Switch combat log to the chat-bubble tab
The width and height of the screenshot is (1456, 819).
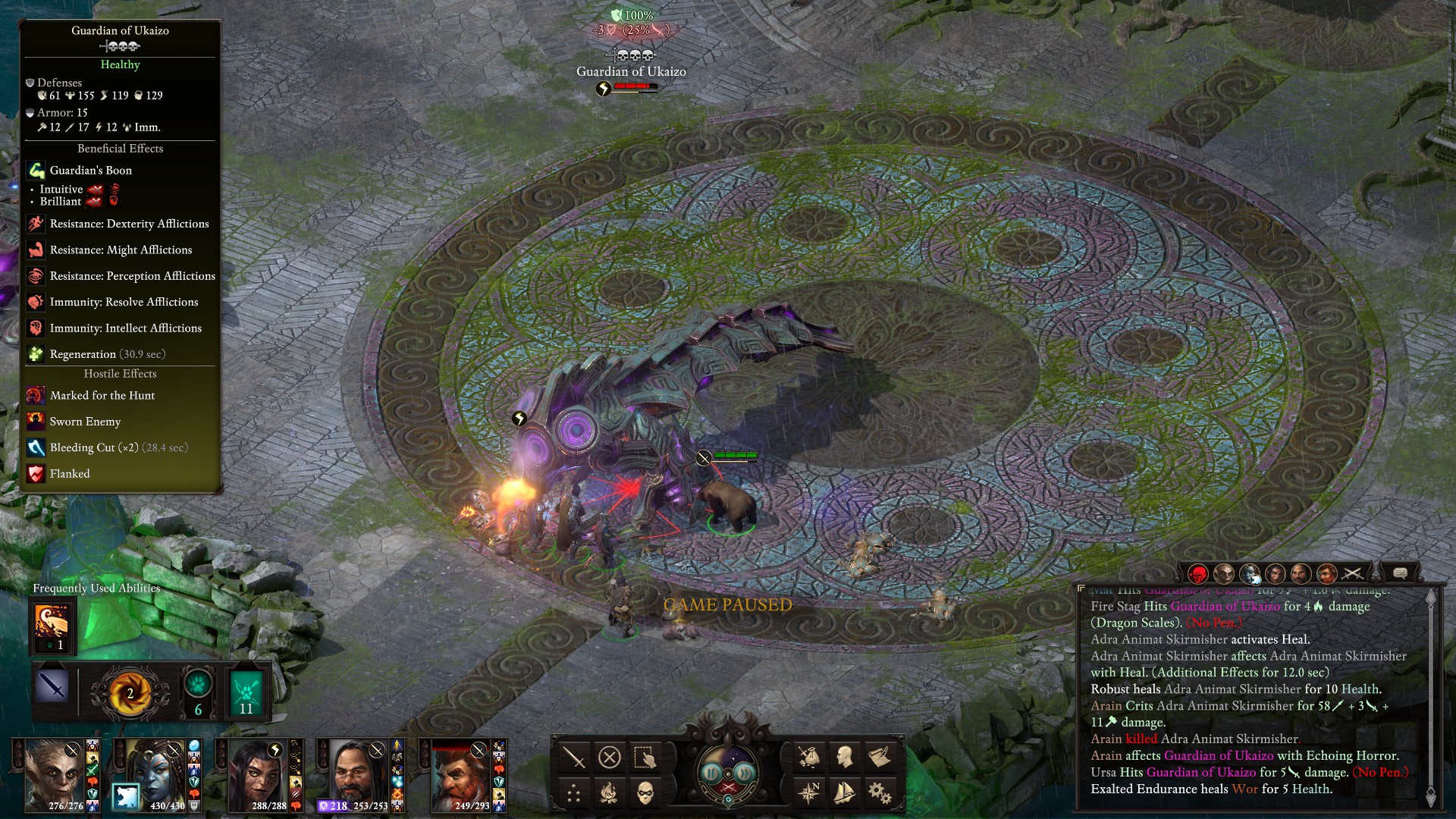click(x=1400, y=573)
